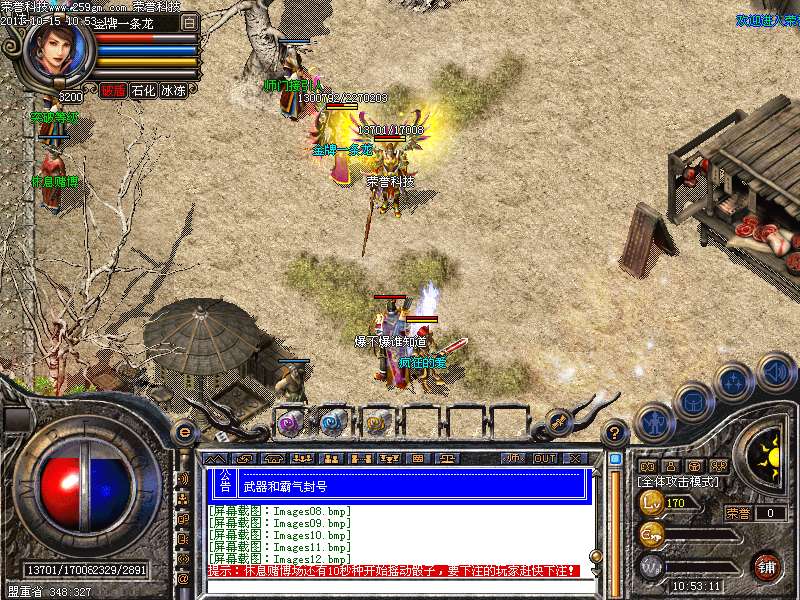Open the bag orb icon
Image resolution: width=800 pixels, height=600 pixels.
[692, 402]
